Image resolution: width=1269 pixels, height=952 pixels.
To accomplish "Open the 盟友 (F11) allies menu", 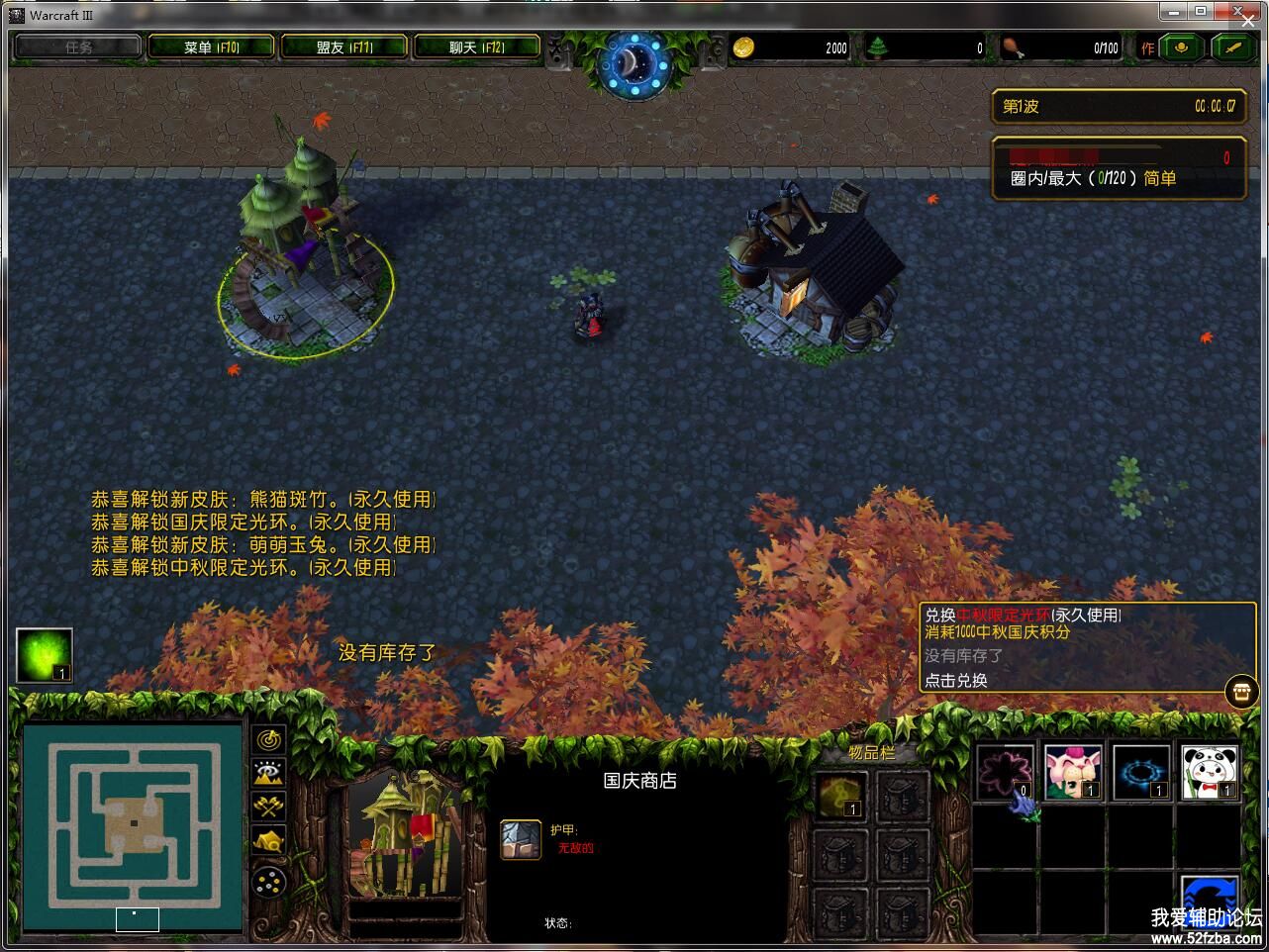I will (x=344, y=47).
